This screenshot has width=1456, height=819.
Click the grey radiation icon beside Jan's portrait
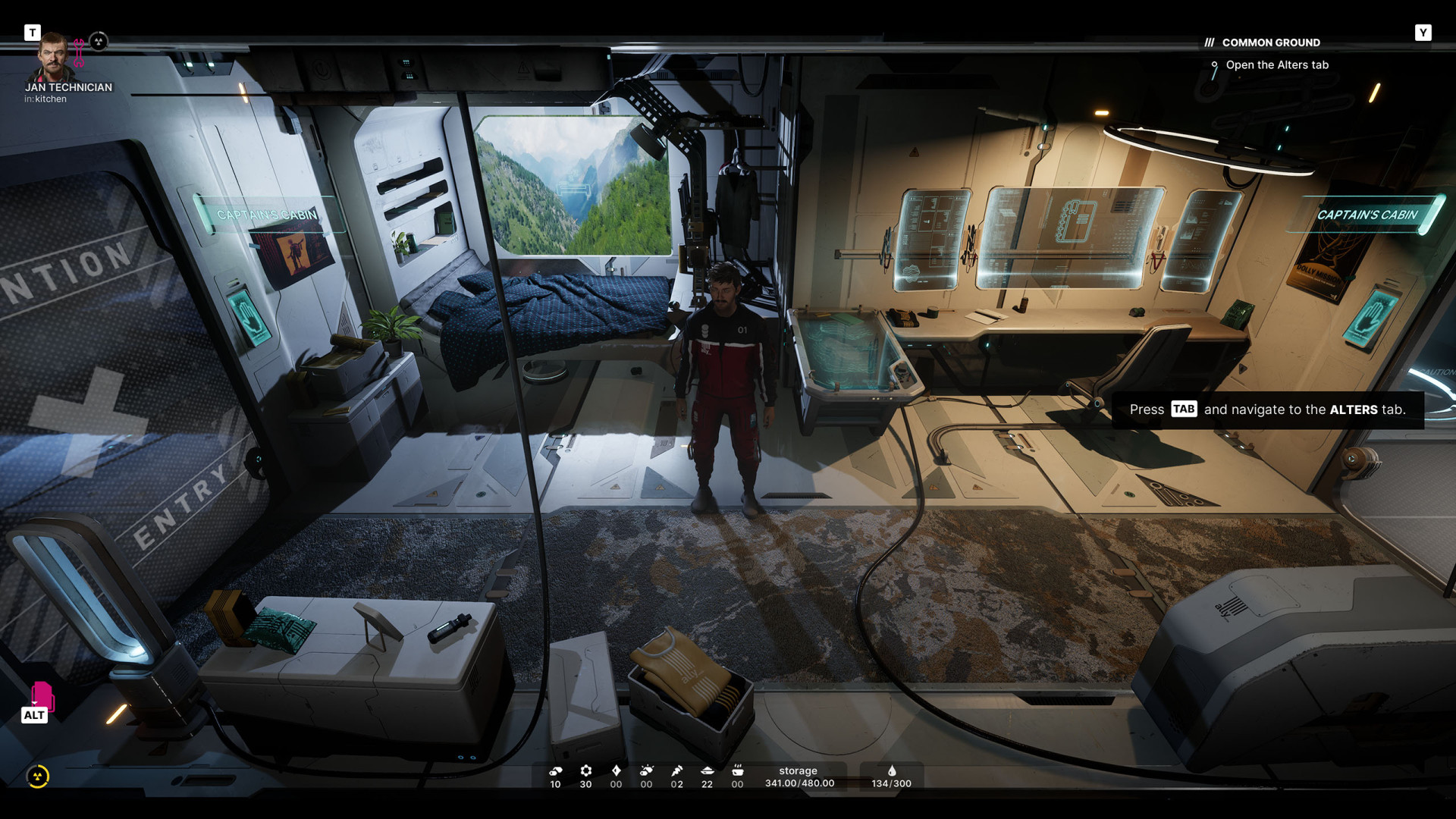99,42
